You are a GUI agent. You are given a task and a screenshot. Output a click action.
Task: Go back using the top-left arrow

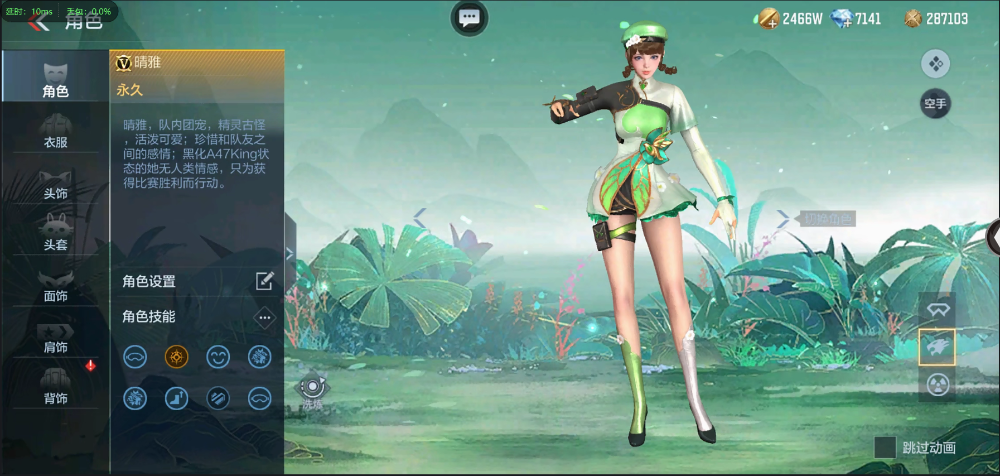click(38, 22)
